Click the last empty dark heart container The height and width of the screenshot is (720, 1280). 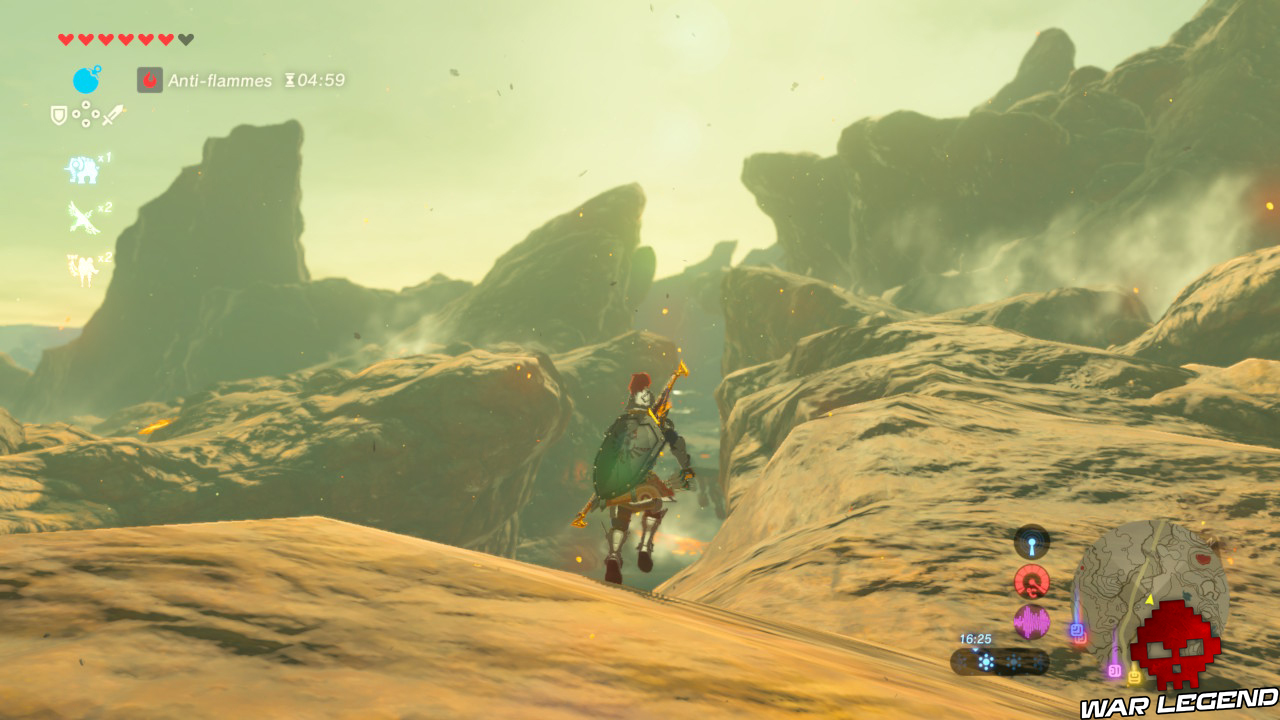coord(184,39)
